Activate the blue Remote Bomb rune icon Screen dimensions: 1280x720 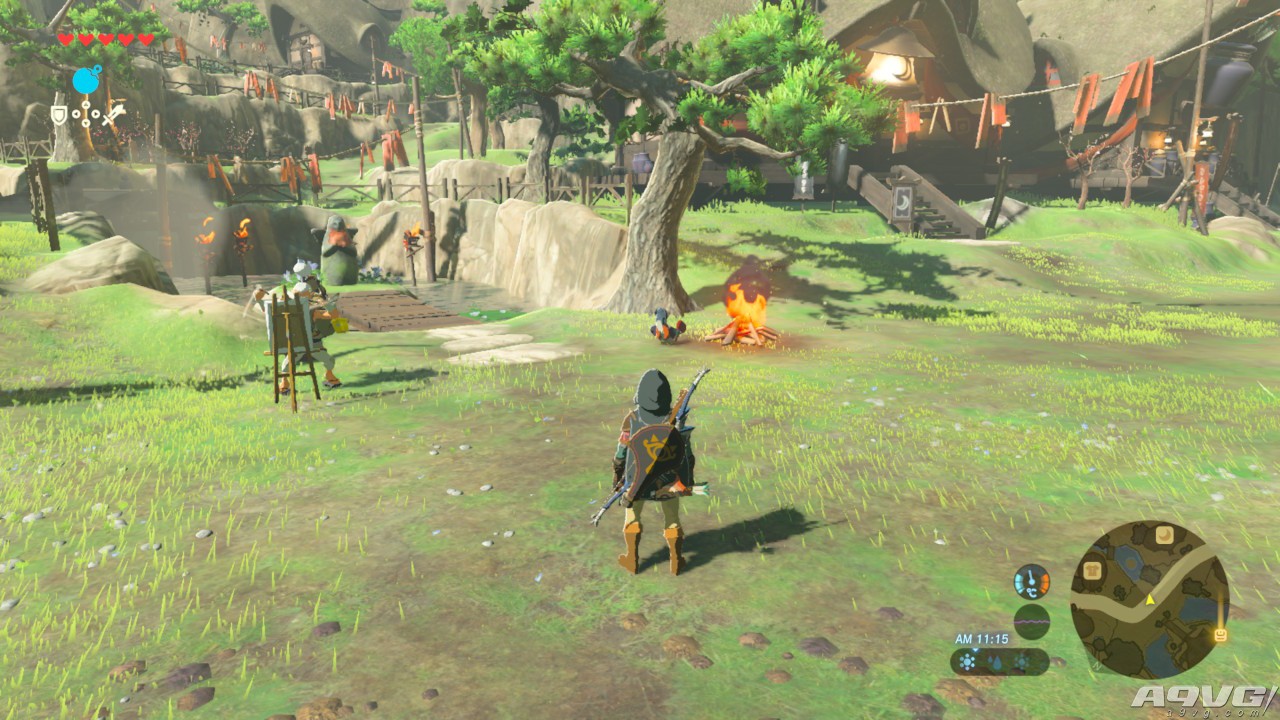87,80
